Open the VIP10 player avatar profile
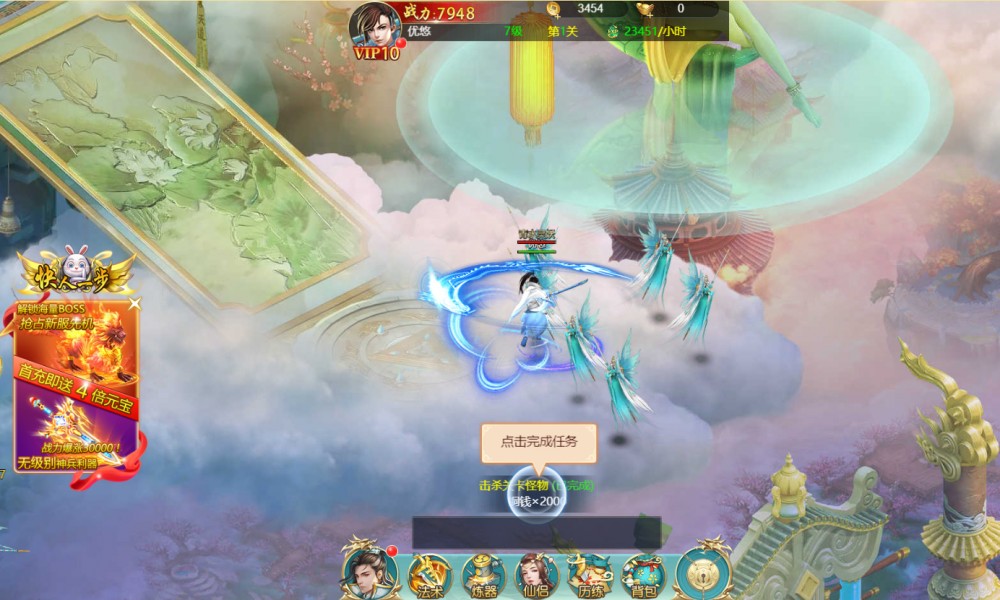This screenshot has height=600, width=1000. [x=374, y=26]
